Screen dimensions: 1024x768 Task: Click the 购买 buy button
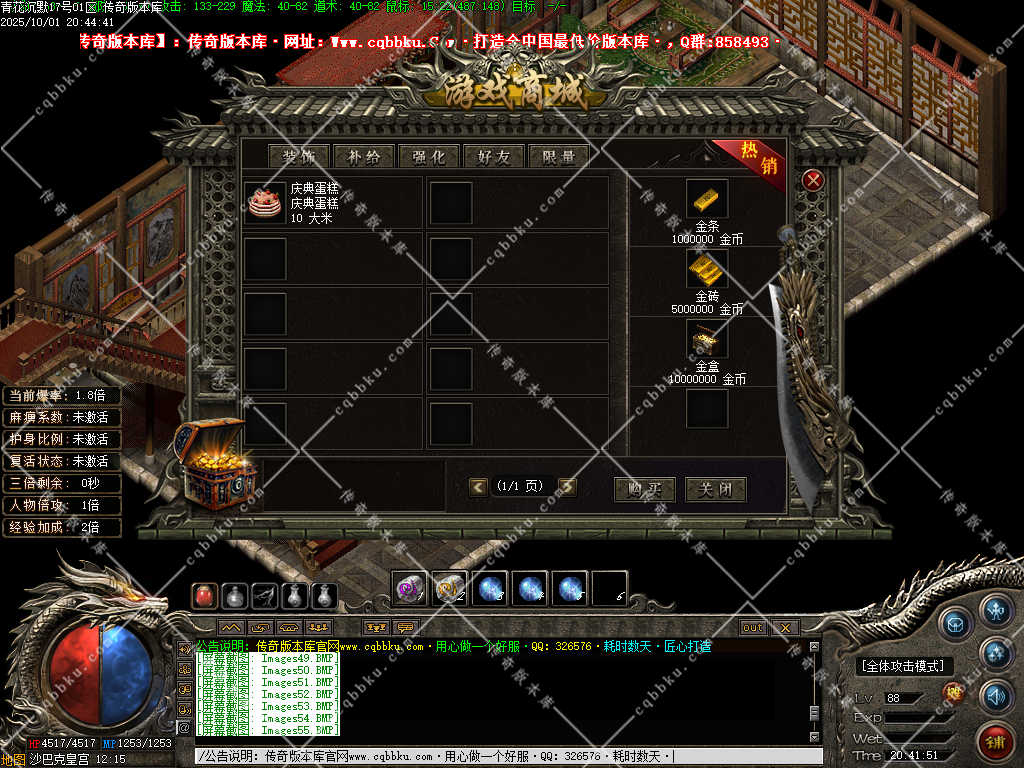pos(644,489)
